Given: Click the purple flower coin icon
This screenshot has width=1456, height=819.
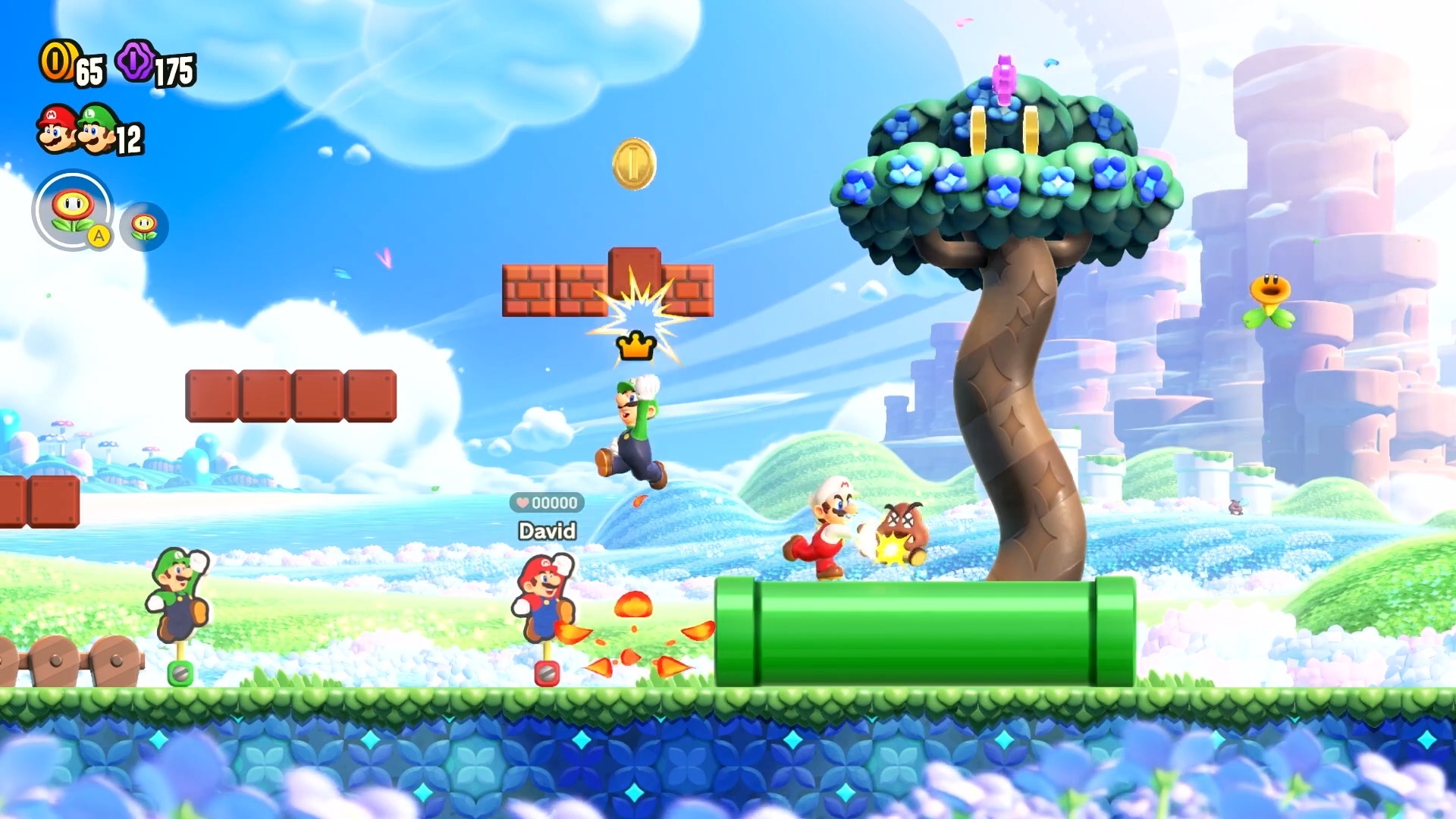Looking at the screenshot, I should click(x=135, y=61).
